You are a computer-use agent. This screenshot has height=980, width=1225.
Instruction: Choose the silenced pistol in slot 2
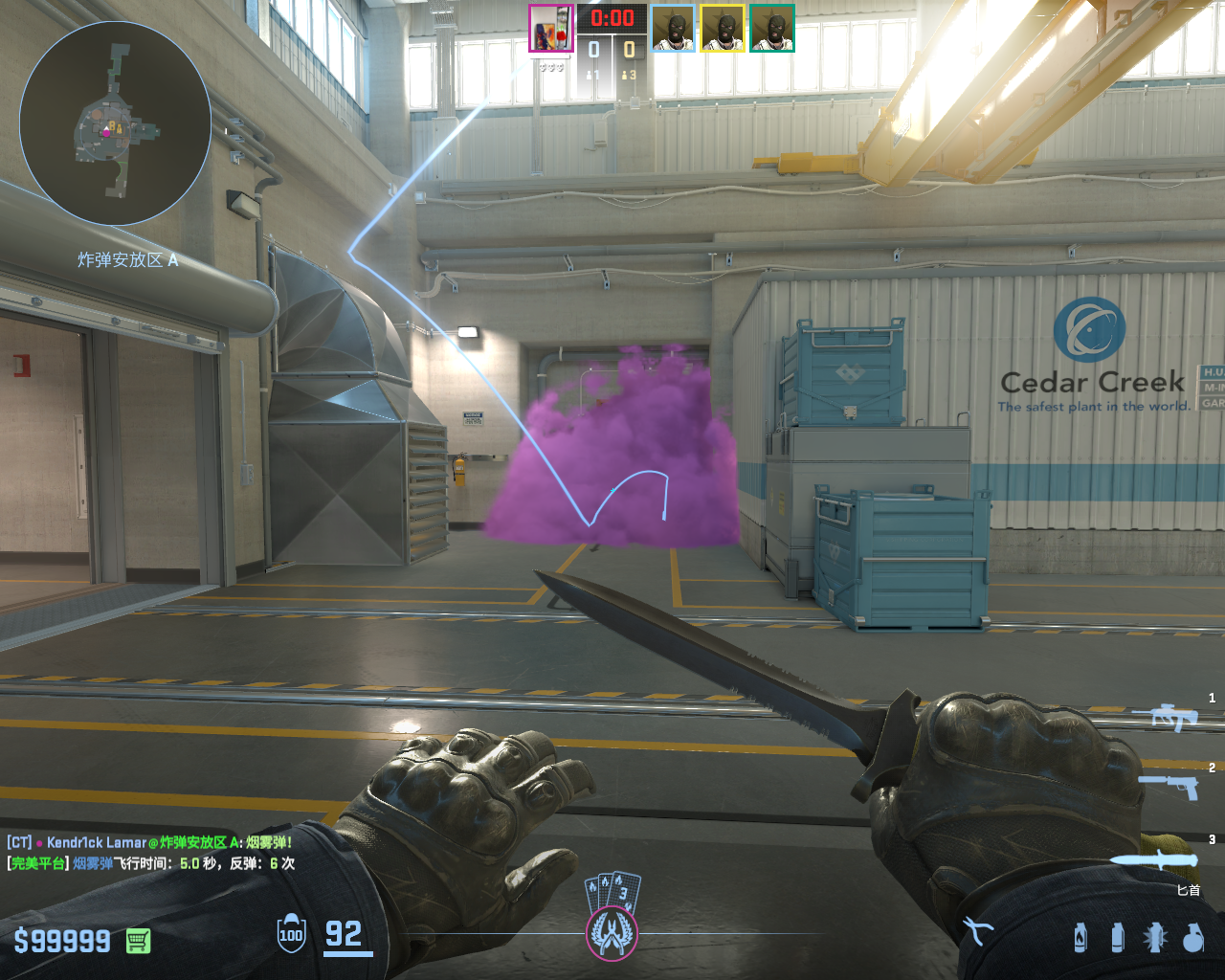[1169, 786]
